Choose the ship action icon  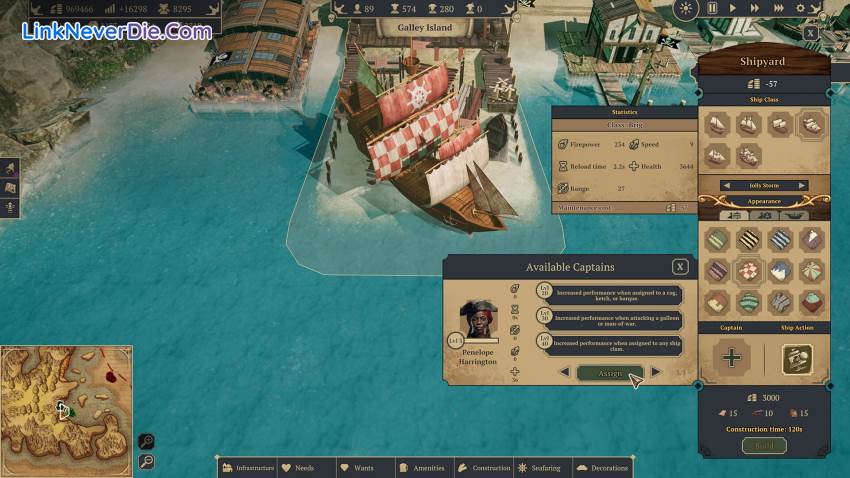pos(796,358)
